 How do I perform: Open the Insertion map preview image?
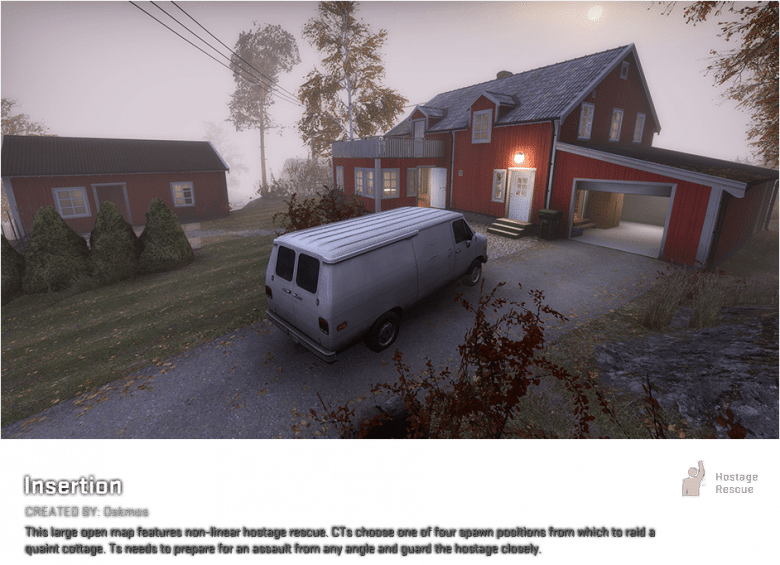point(390,220)
